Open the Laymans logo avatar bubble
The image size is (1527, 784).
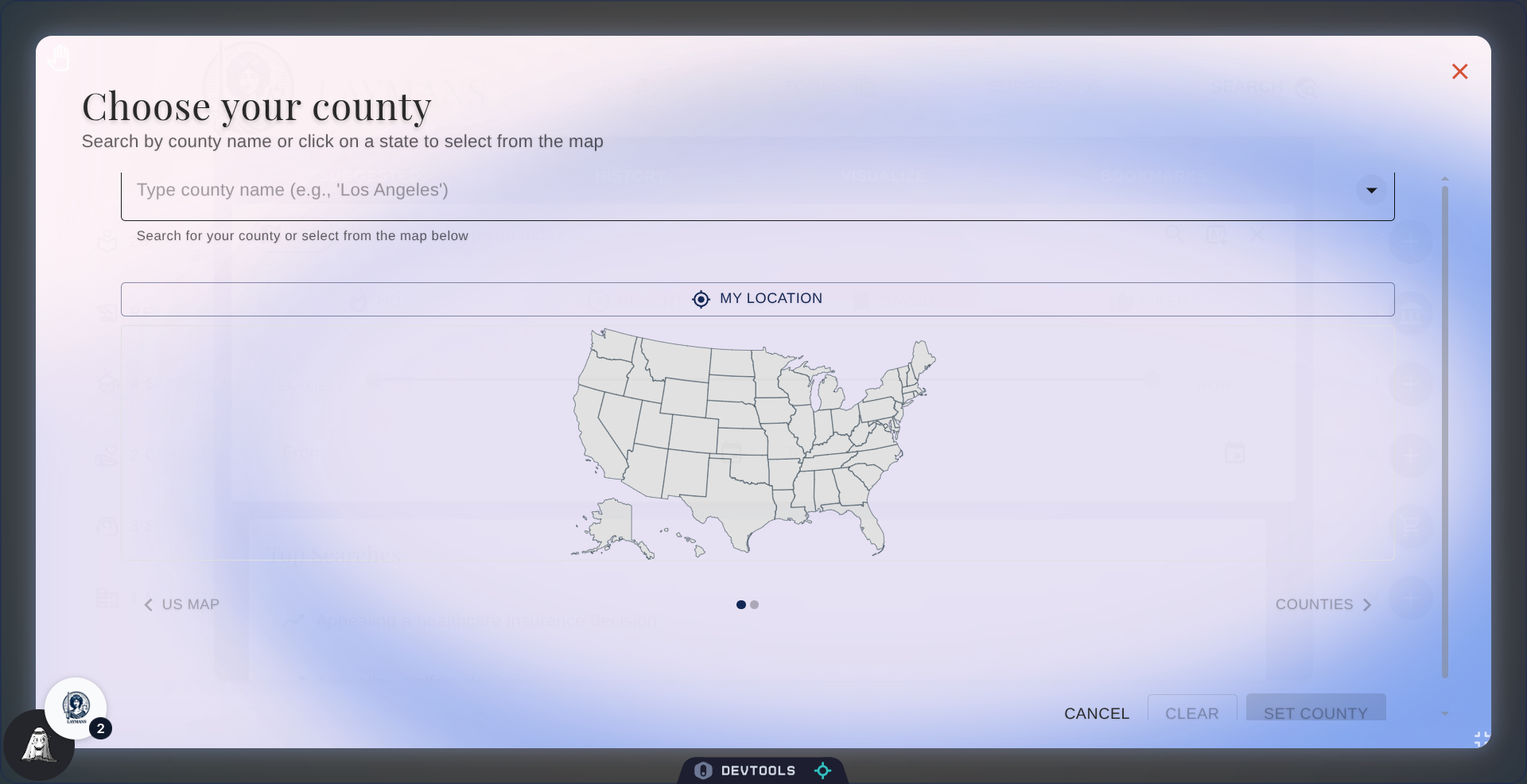76,707
